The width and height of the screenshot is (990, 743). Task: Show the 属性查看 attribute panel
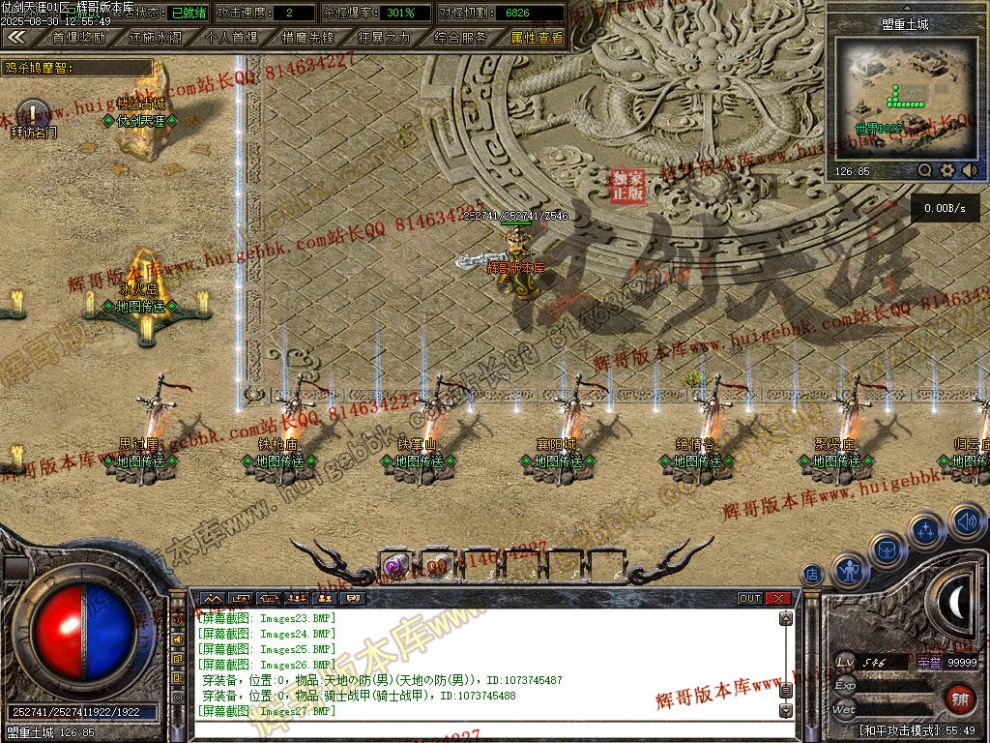tap(537, 37)
